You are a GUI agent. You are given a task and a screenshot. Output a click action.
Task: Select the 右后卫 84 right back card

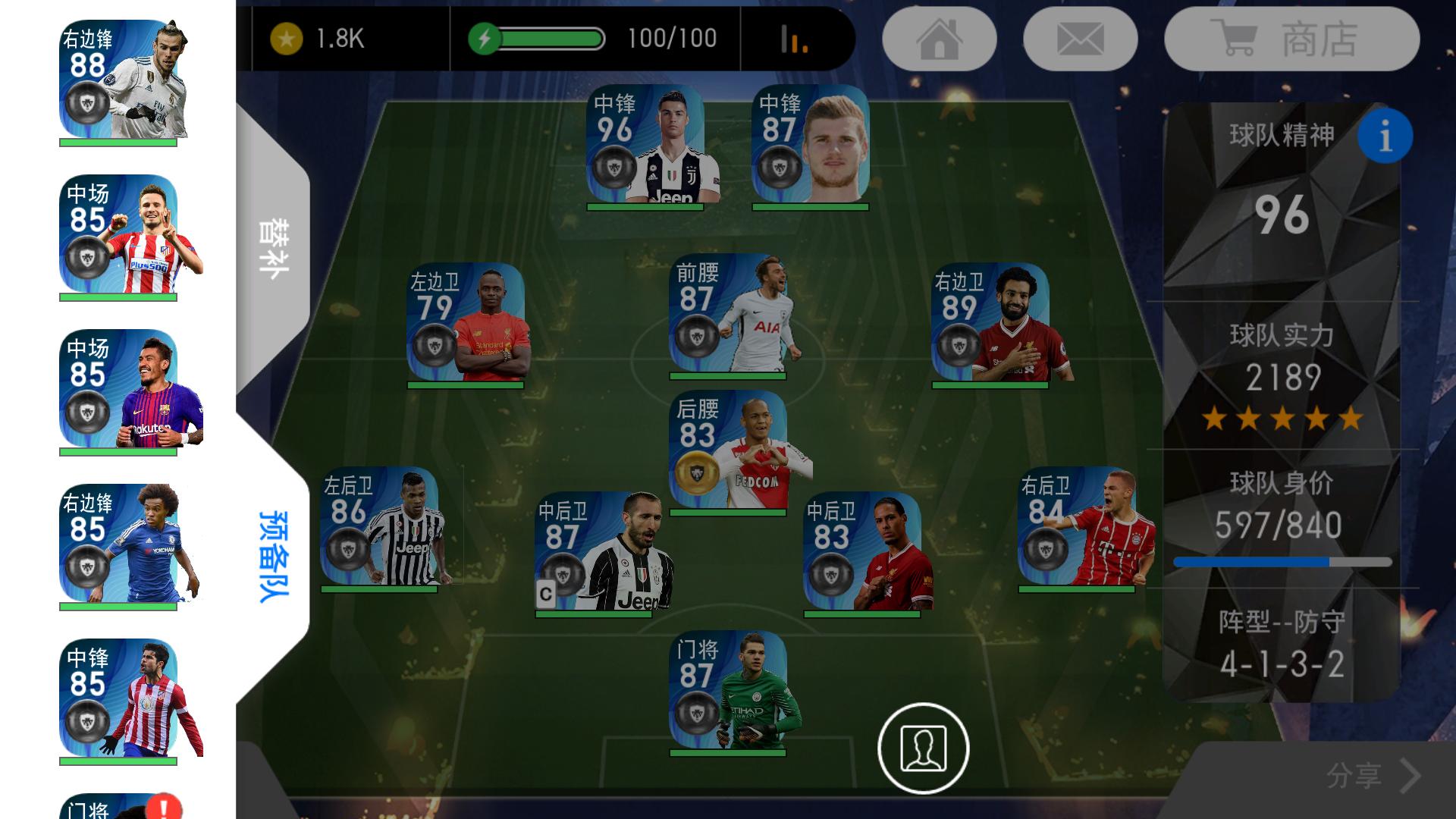click(x=1077, y=528)
